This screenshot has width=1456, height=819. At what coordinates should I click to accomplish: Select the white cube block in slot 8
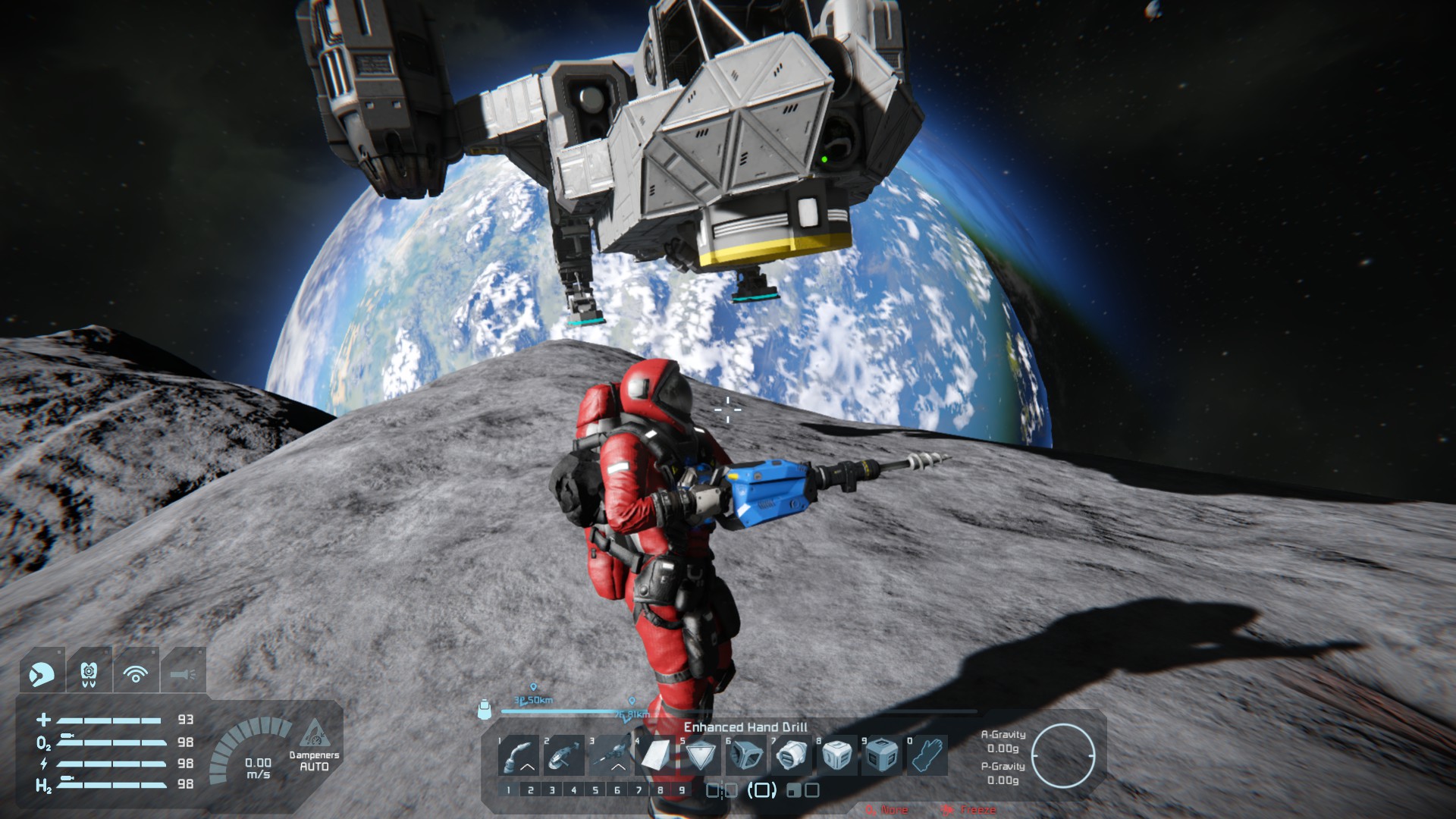click(836, 755)
